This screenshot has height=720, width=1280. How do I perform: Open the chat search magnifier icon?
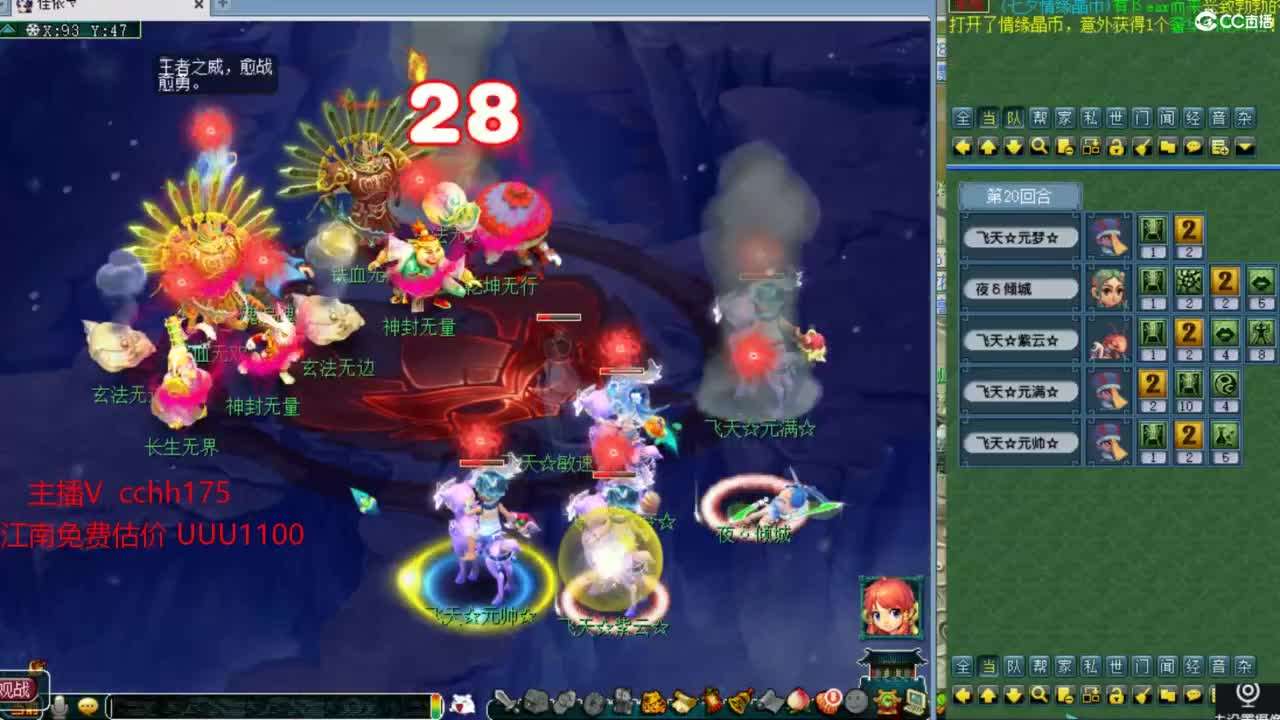tap(1037, 147)
